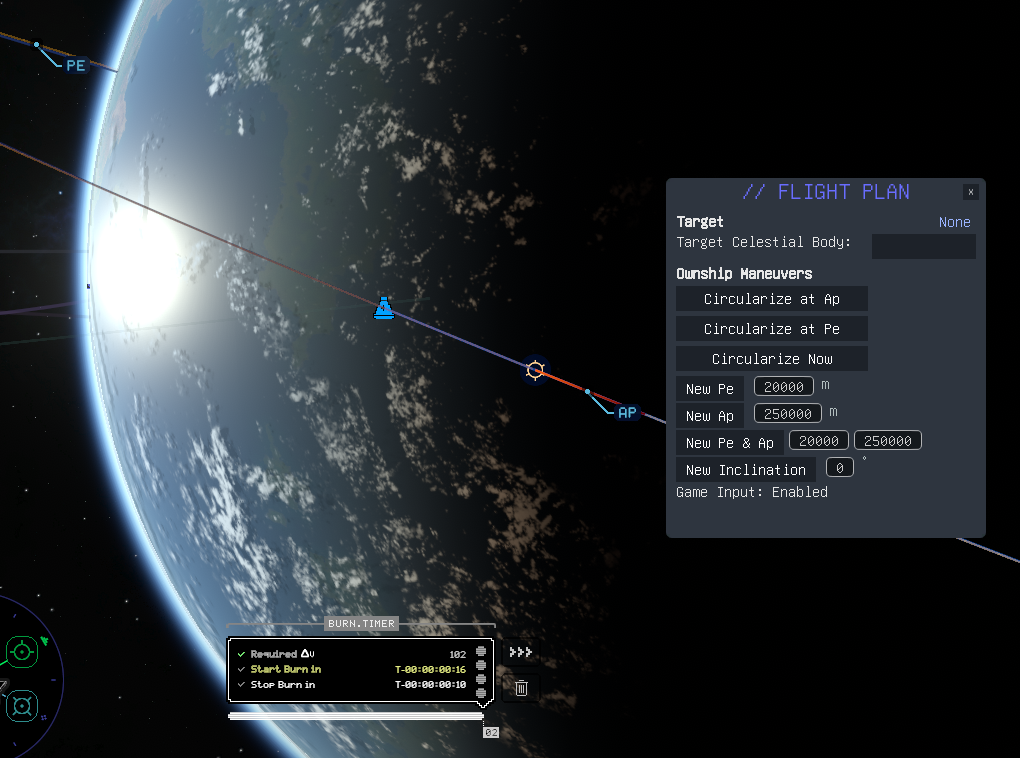This screenshot has height=758, width=1020.
Task: Close the Flight Plan window
Action: pyautogui.click(x=970, y=192)
